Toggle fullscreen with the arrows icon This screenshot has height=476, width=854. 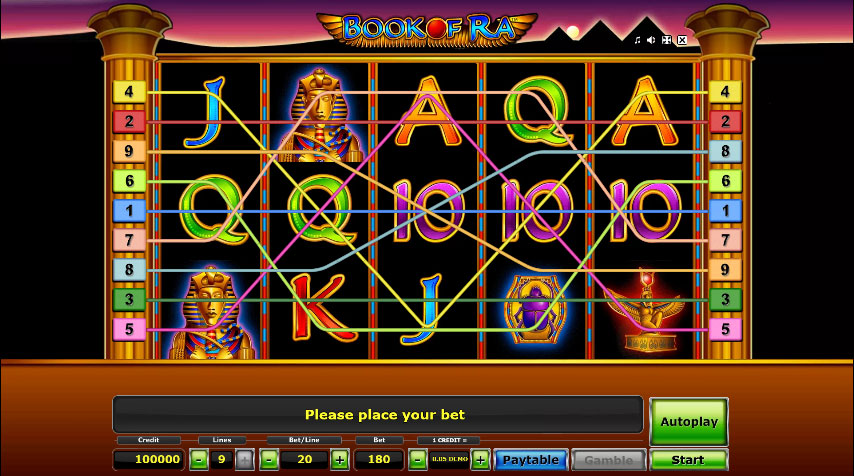[666, 40]
